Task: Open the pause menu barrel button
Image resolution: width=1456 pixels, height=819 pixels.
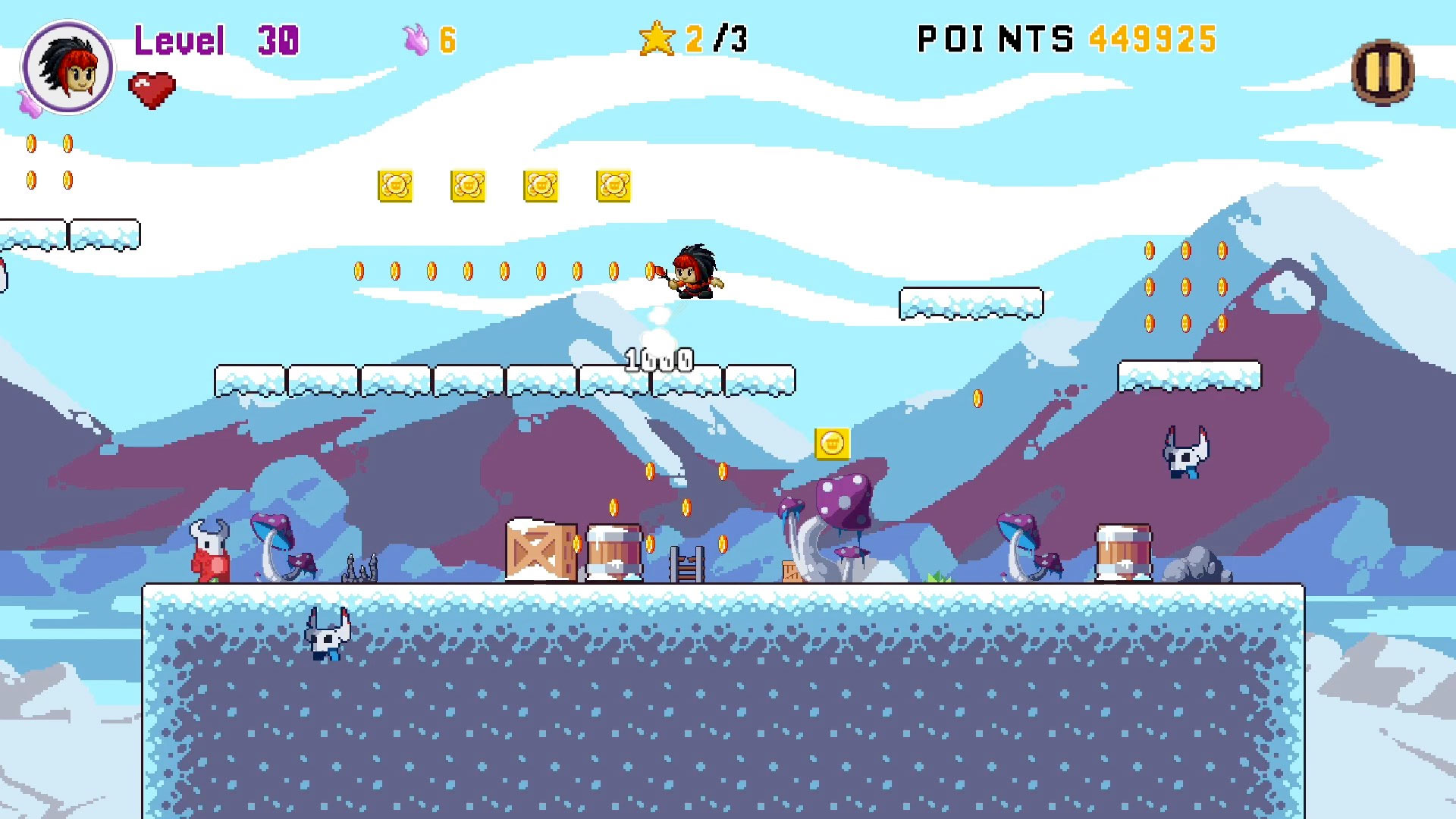Action: [1385, 72]
